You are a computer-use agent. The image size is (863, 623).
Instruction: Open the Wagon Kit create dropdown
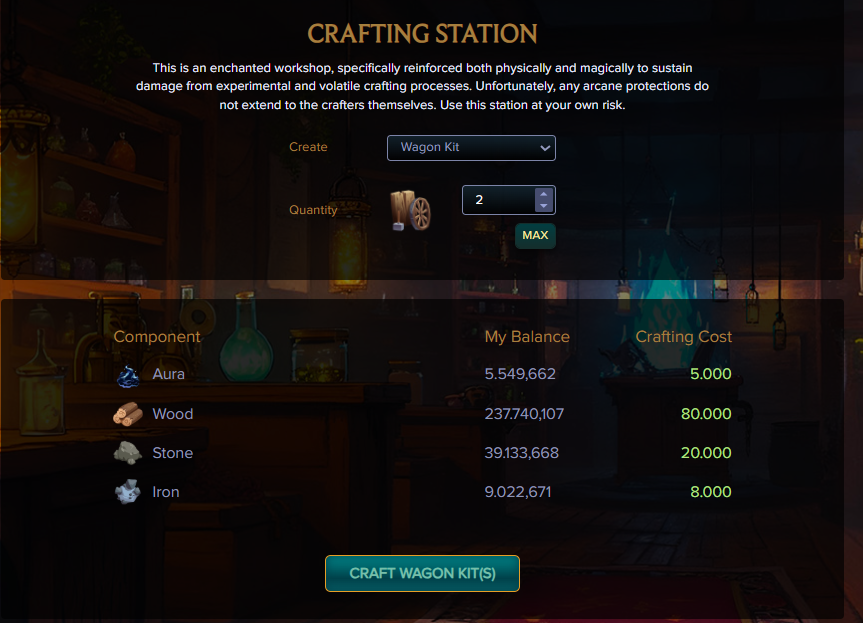tap(471, 148)
